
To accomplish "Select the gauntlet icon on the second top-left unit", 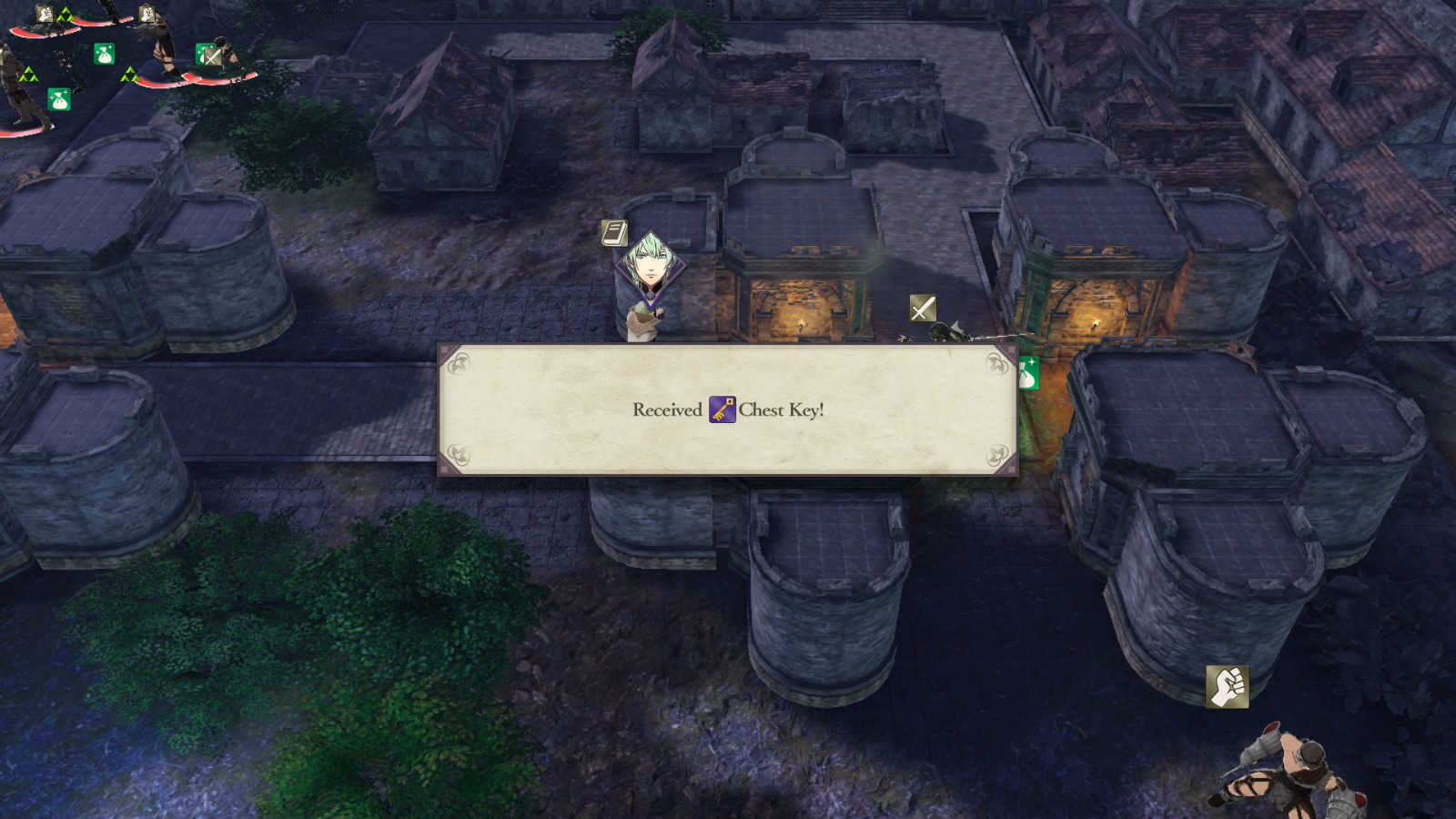I will [148, 15].
